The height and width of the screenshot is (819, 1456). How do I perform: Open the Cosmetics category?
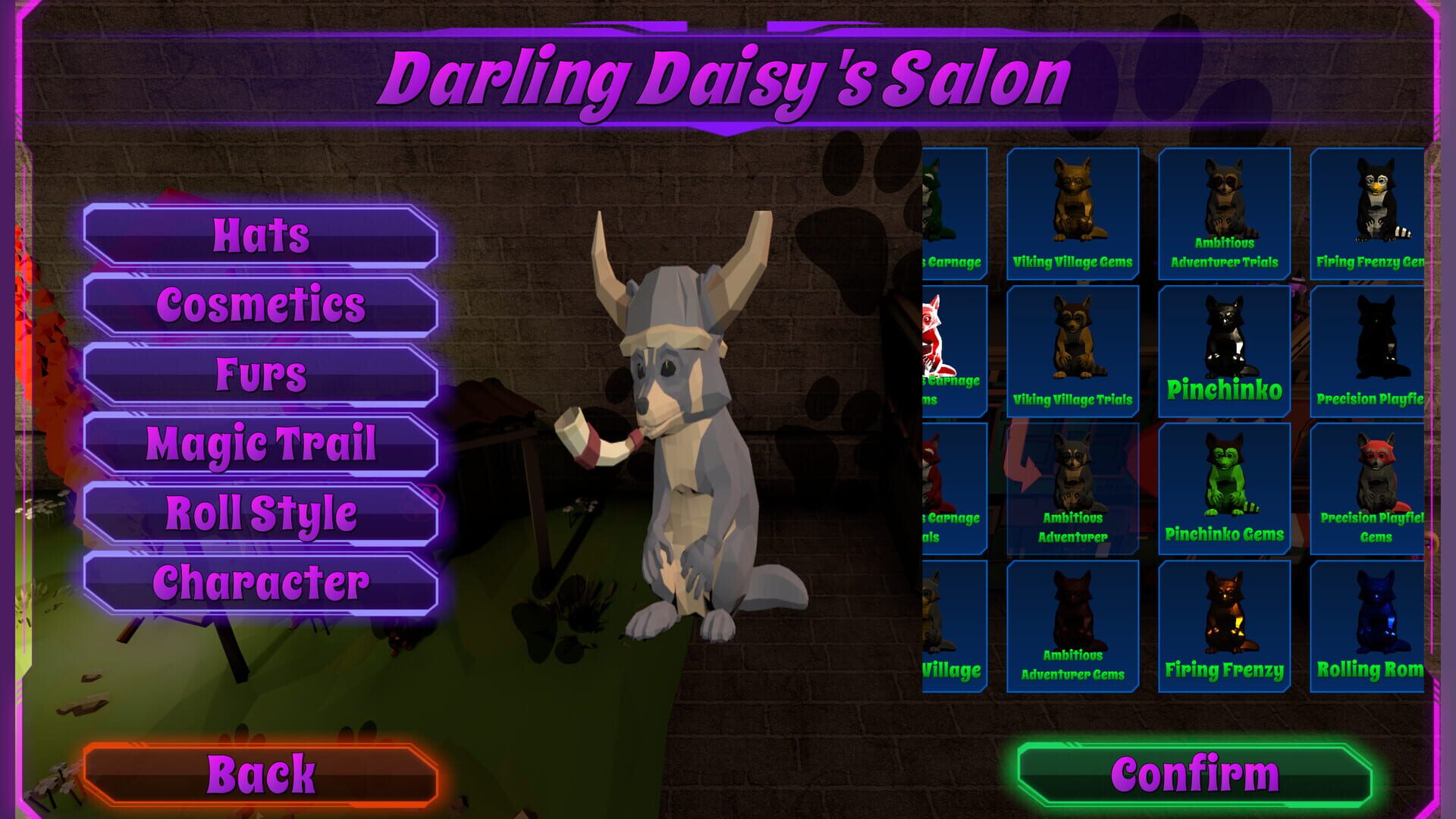(262, 305)
